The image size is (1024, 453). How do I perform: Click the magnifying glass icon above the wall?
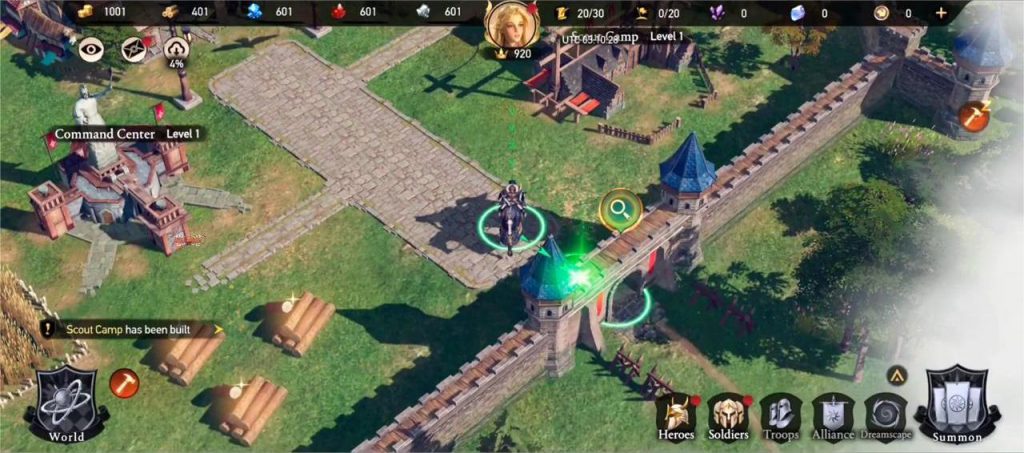pos(621,209)
